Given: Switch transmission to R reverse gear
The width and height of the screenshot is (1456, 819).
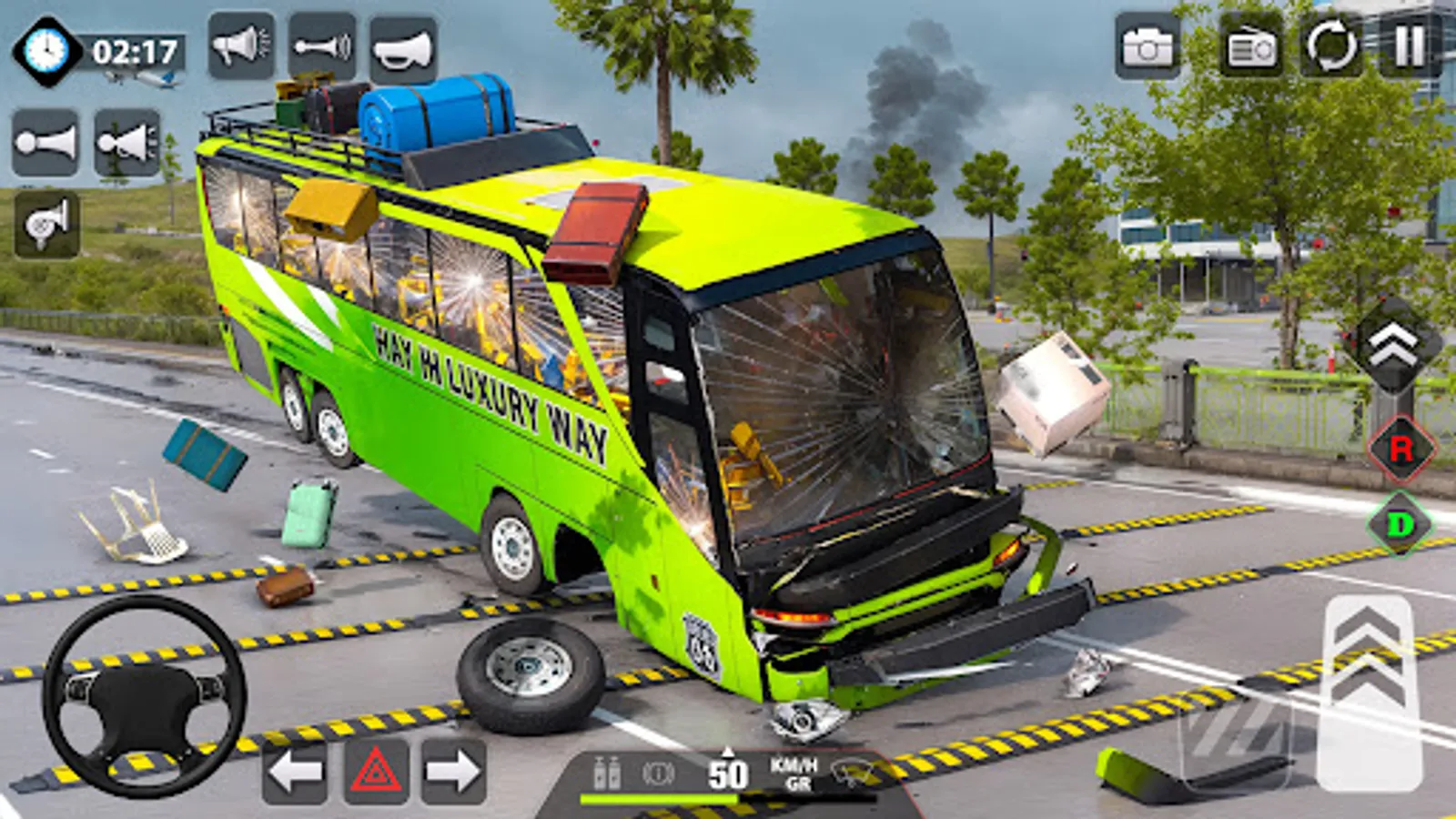Looking at the screenshot, I should (1401, 452).
